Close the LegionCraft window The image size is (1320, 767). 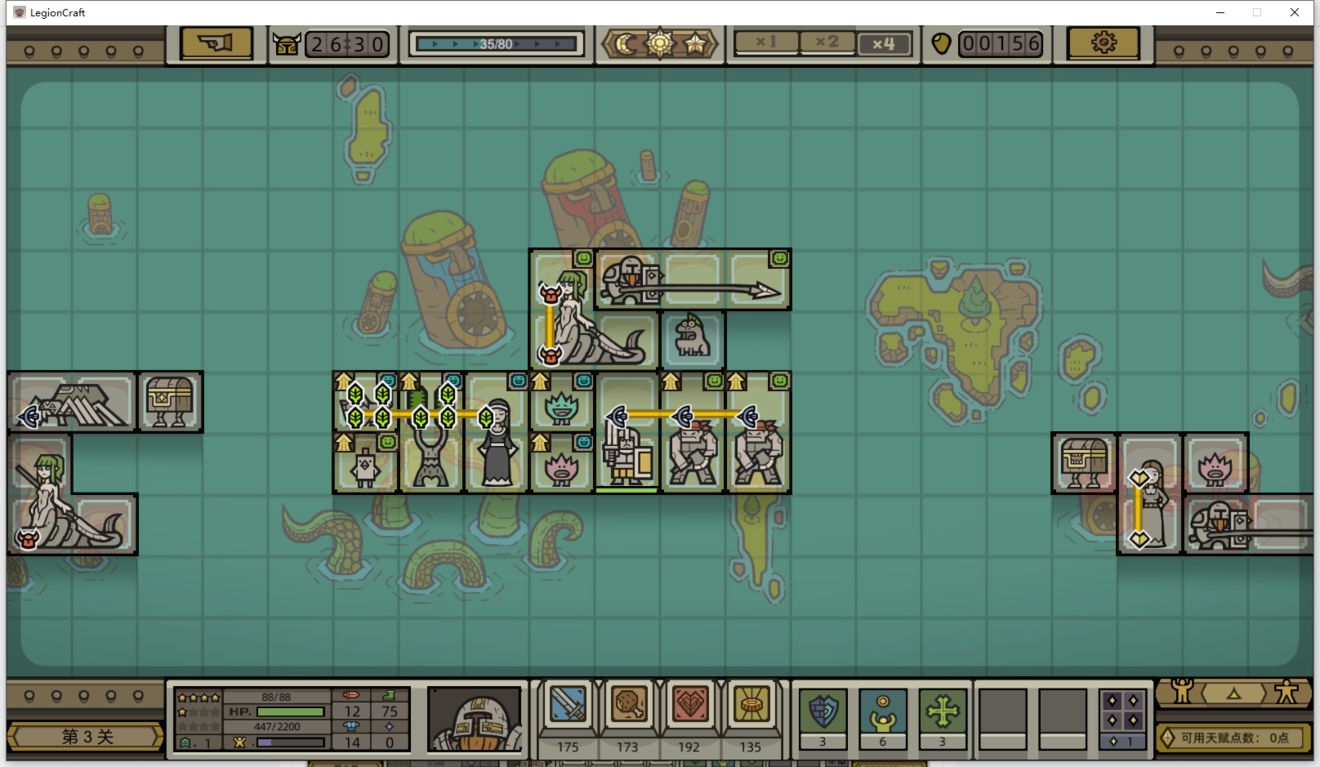1294,12
